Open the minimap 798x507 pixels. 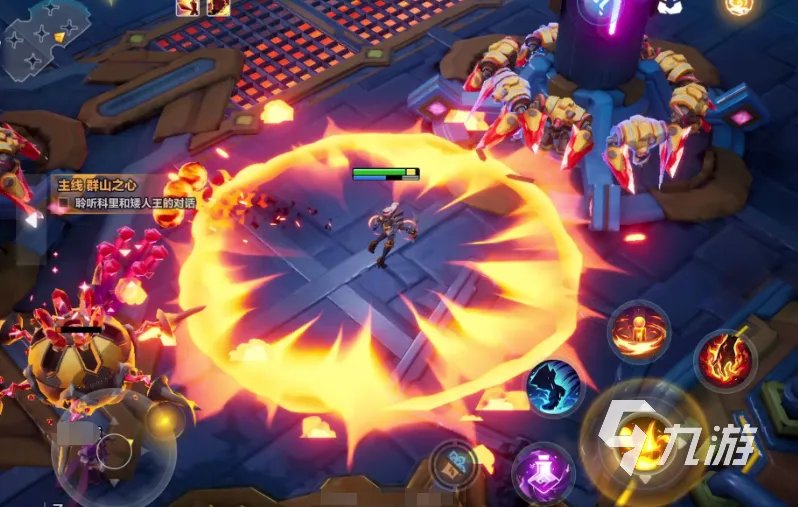coord(42,37)
